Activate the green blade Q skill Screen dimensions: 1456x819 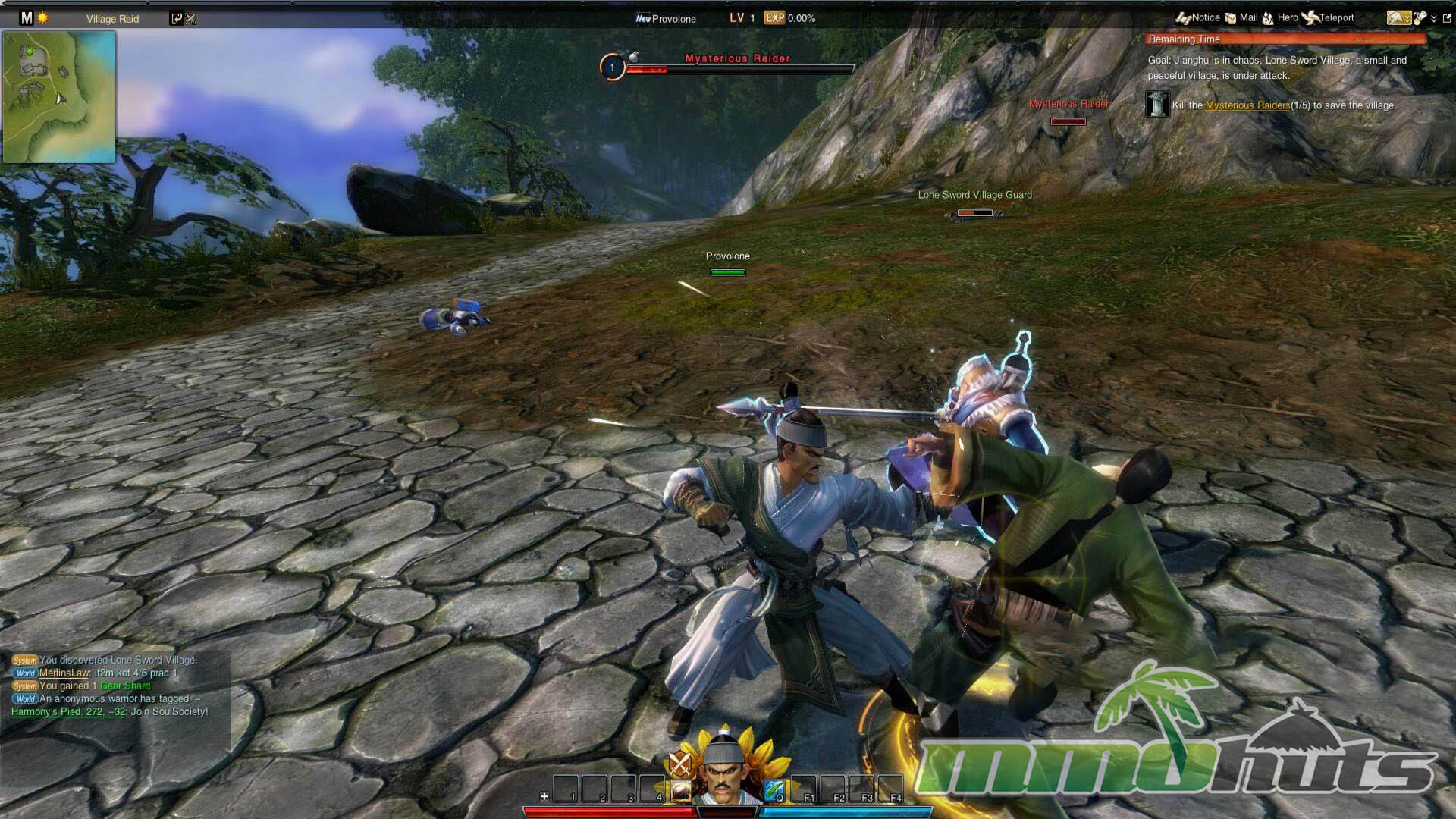coord(774,790)
